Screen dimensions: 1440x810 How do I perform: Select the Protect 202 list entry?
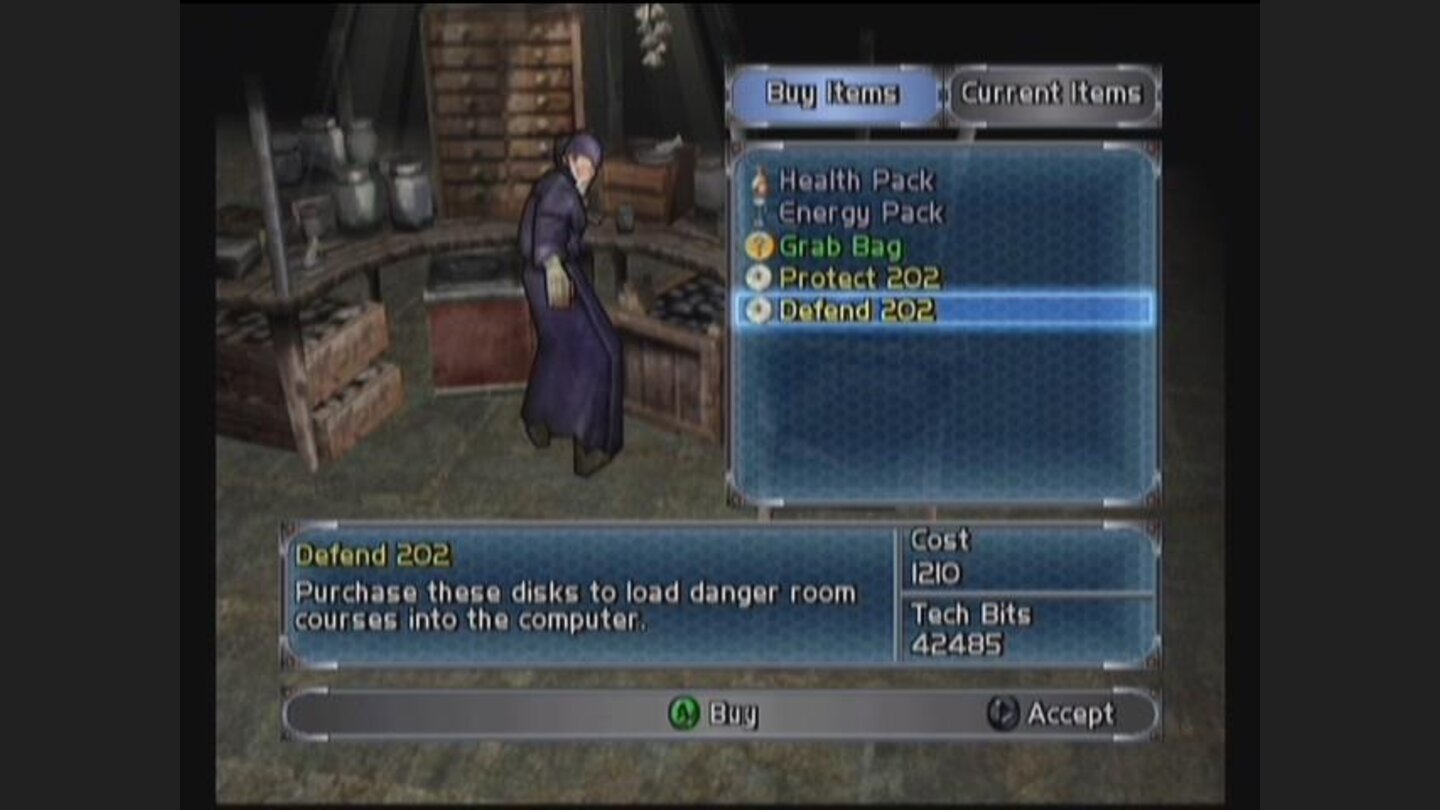click(861, 279)
